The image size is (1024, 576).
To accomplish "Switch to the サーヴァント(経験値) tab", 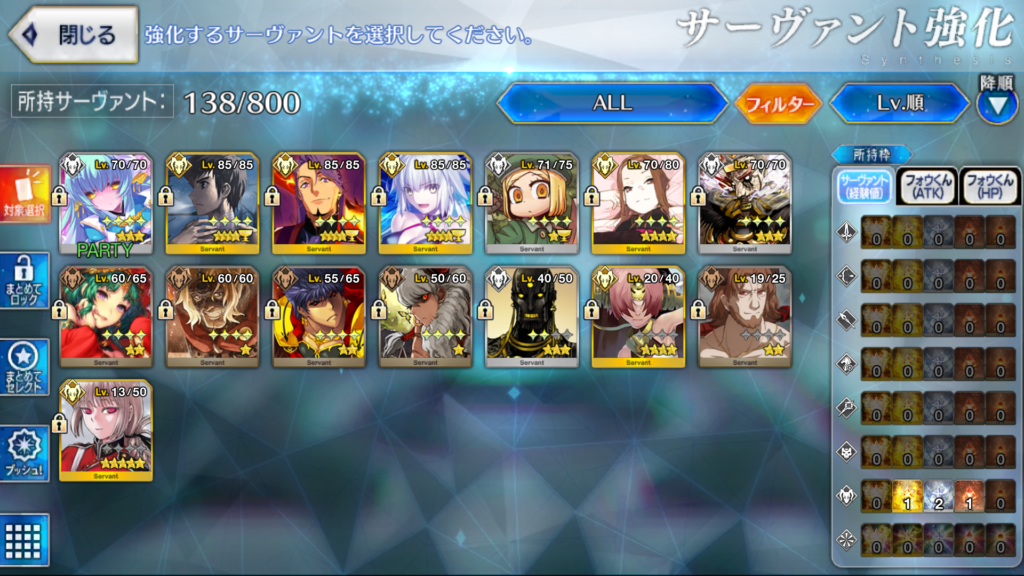I will (864, 186).
